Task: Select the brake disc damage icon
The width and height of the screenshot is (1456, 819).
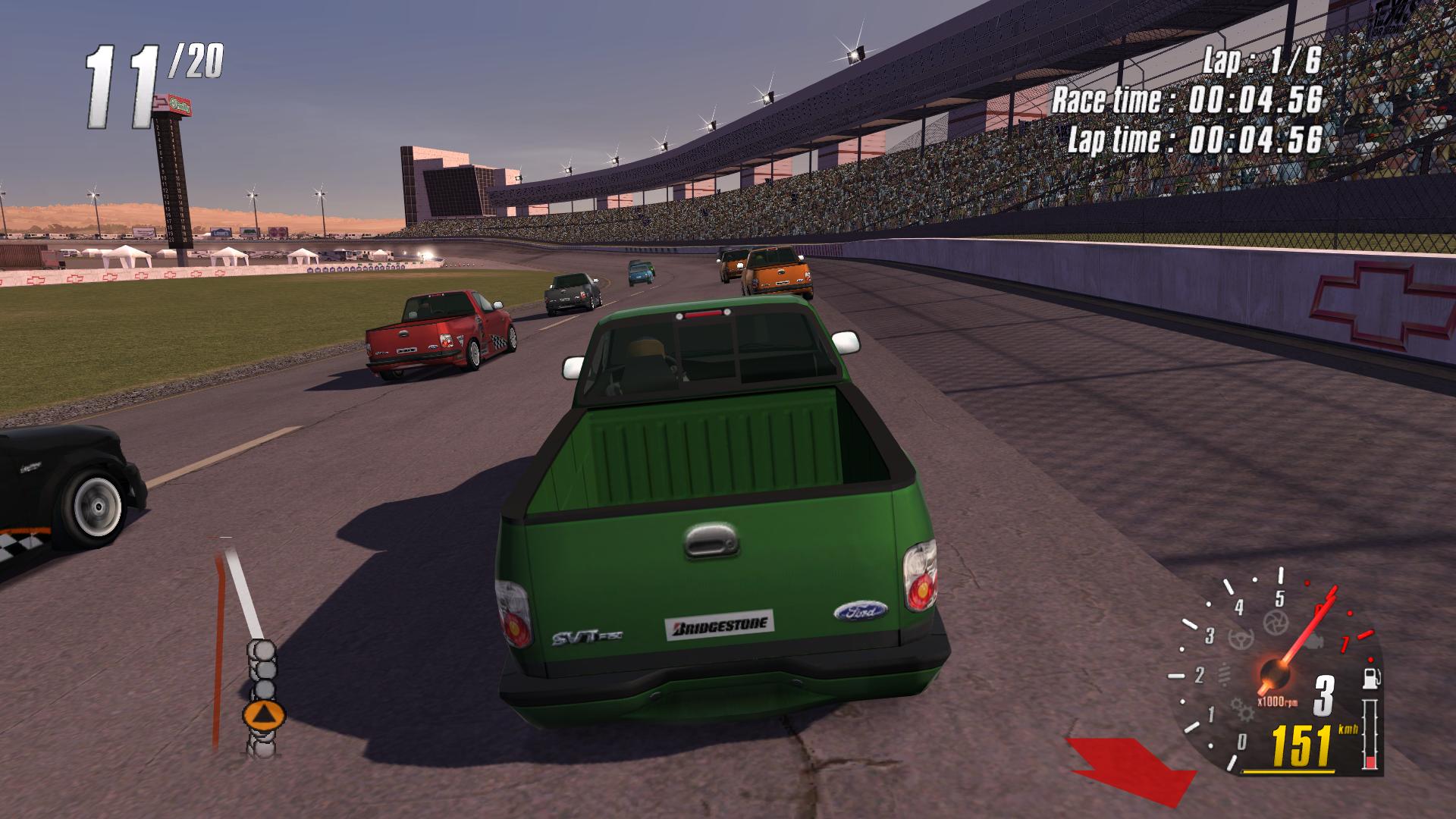Action: pos(1276,623)
